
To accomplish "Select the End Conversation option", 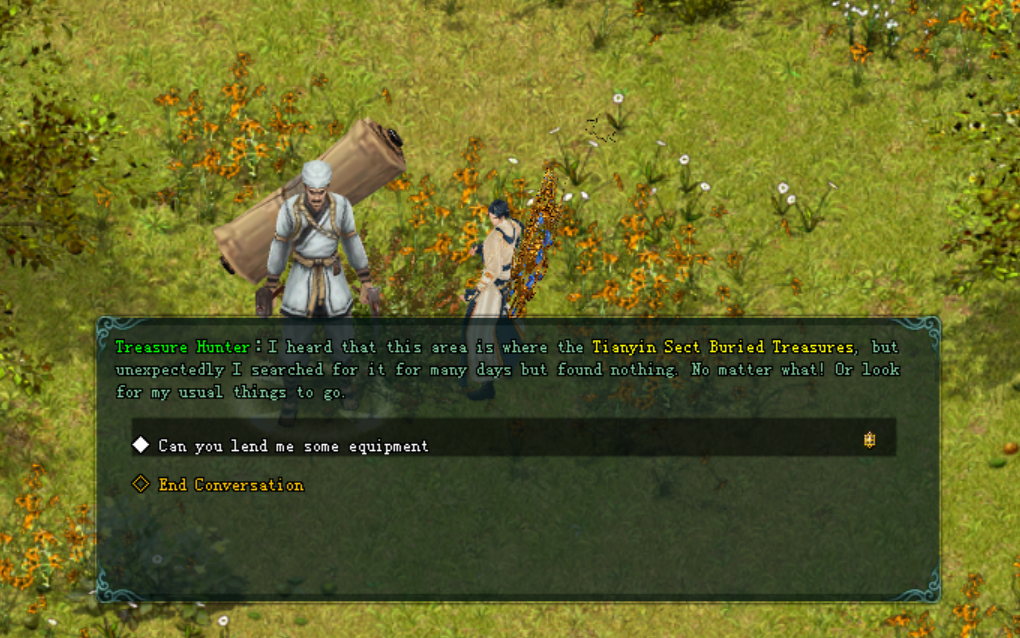I will point(230,485).
